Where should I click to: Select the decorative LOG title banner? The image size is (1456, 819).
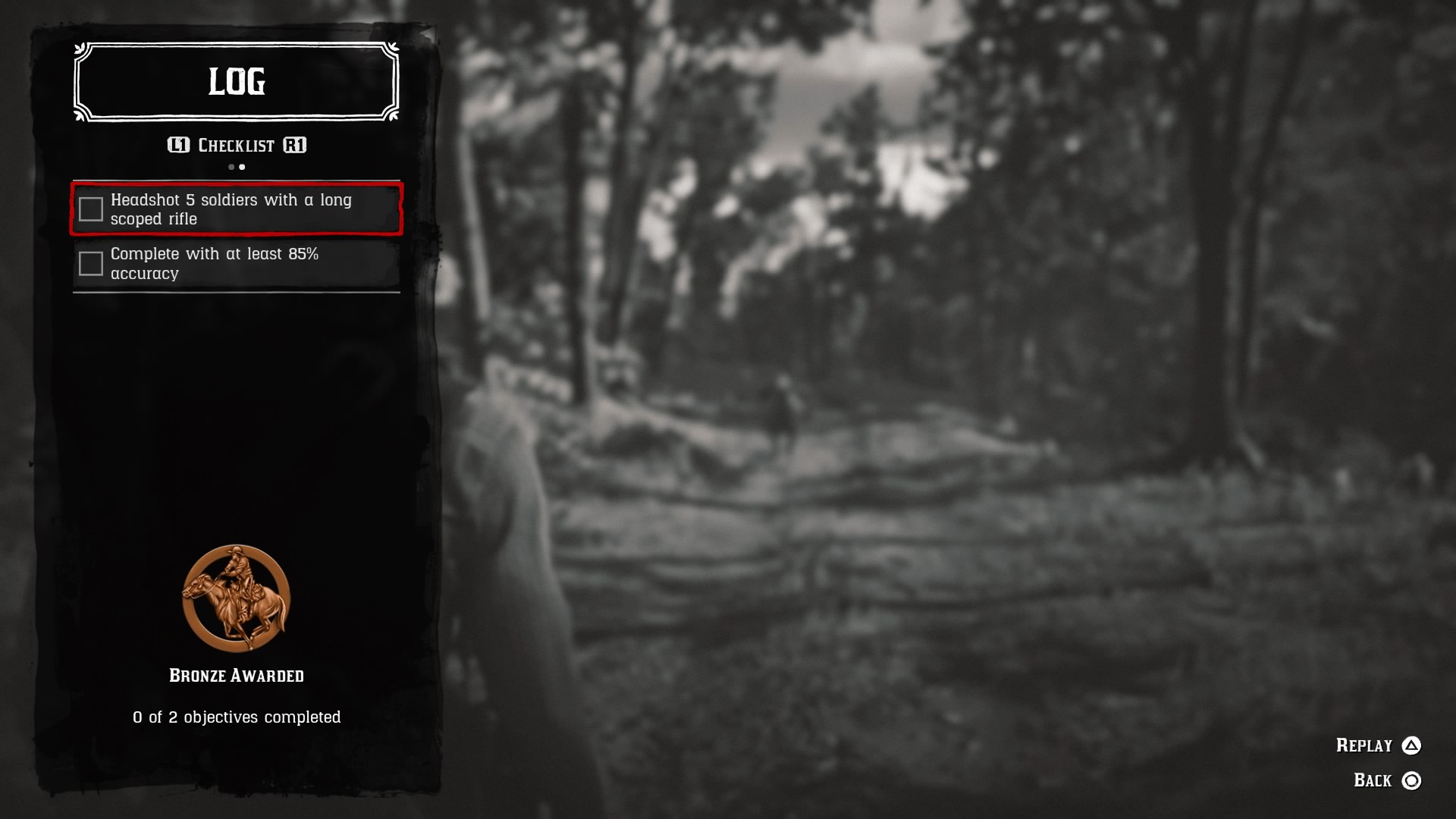236,82
